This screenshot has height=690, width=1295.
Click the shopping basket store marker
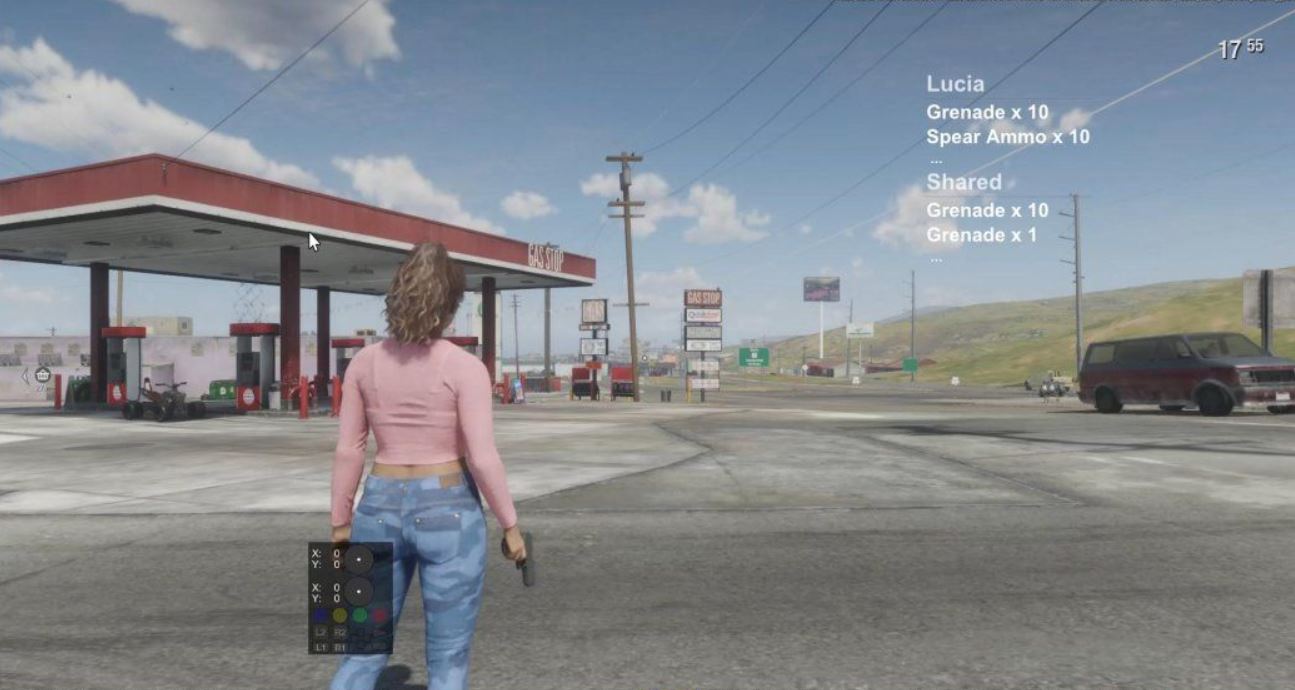point(42,375)
